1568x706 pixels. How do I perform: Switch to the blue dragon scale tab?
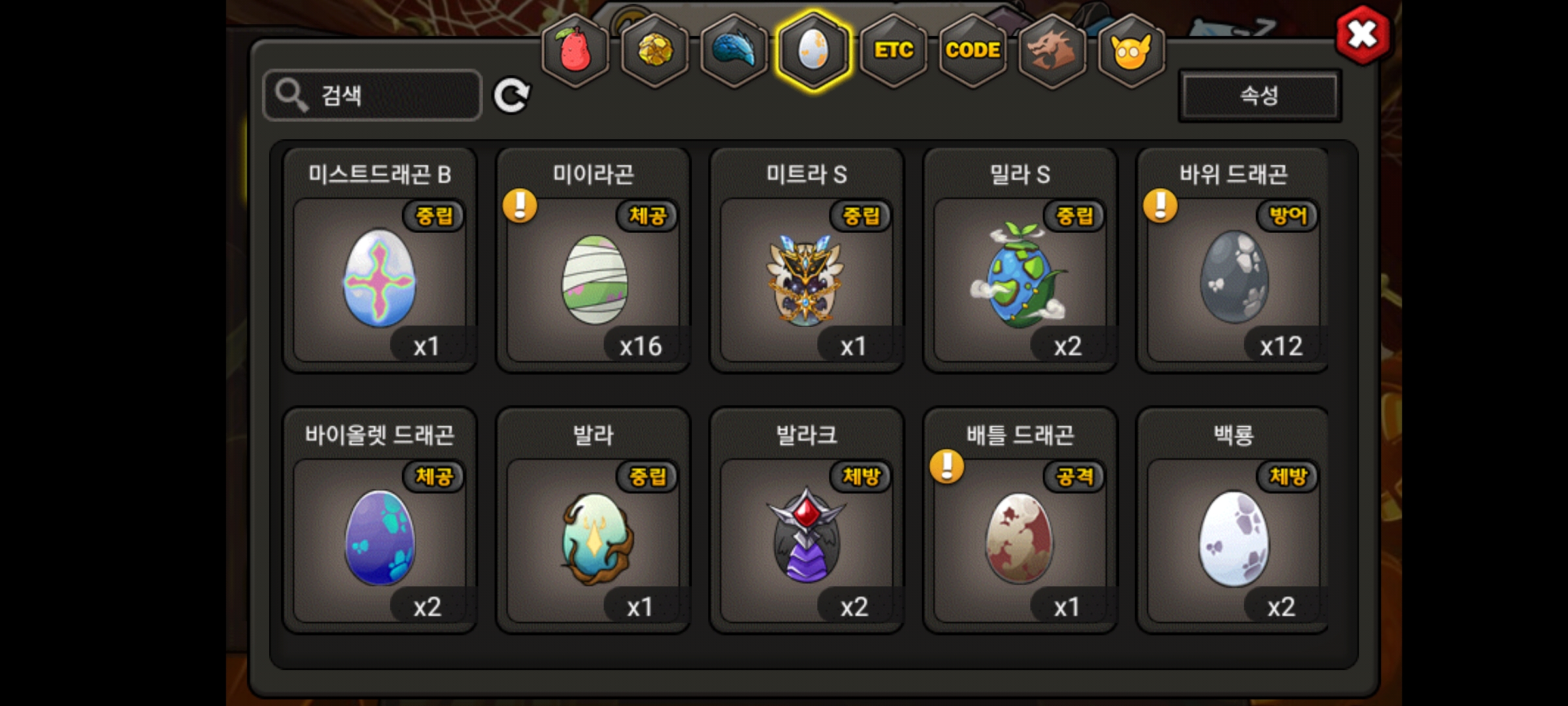pyautogui.click(x=734, y=50)
